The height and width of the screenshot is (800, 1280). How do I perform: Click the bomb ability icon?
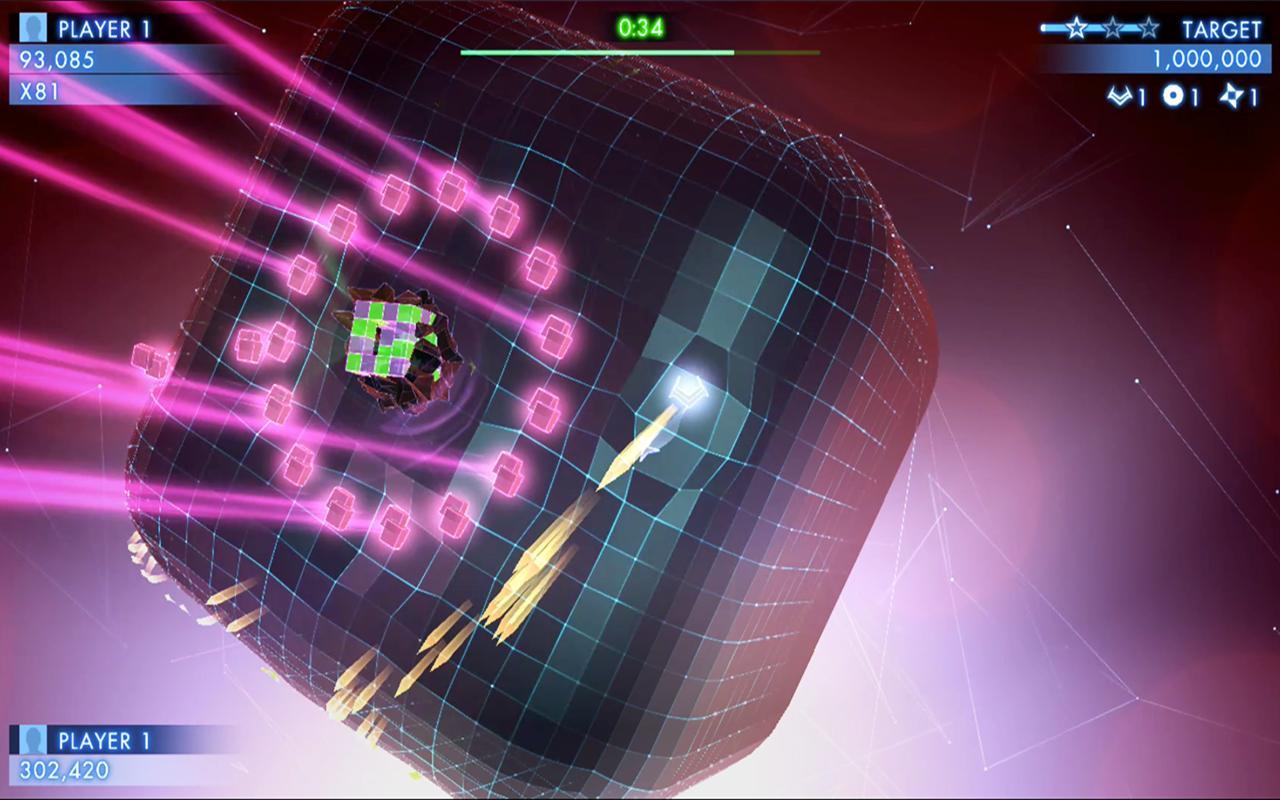tap(1172, 96)
